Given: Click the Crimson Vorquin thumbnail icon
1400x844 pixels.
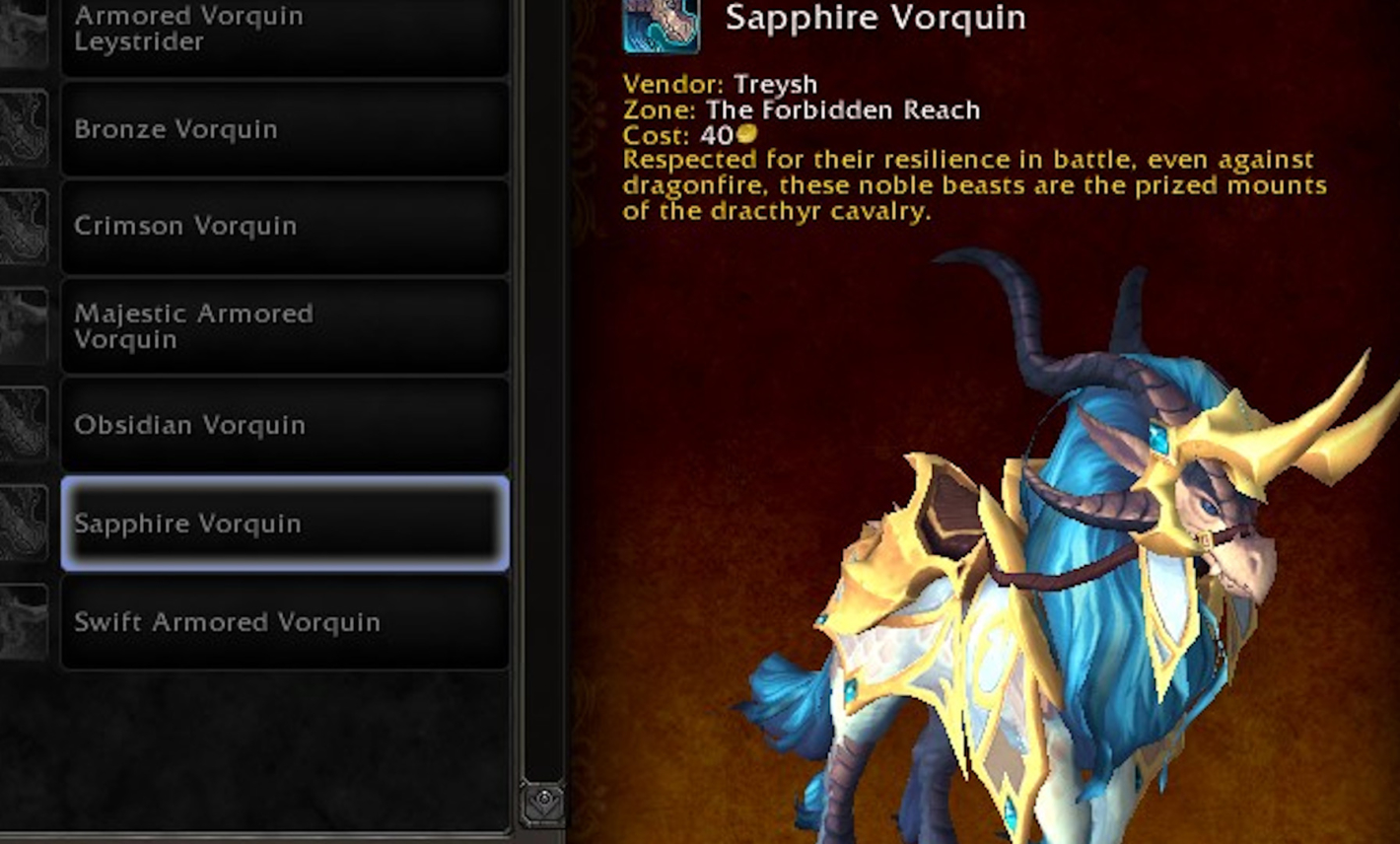Looking at the screenshot, I should coord(25,226).
